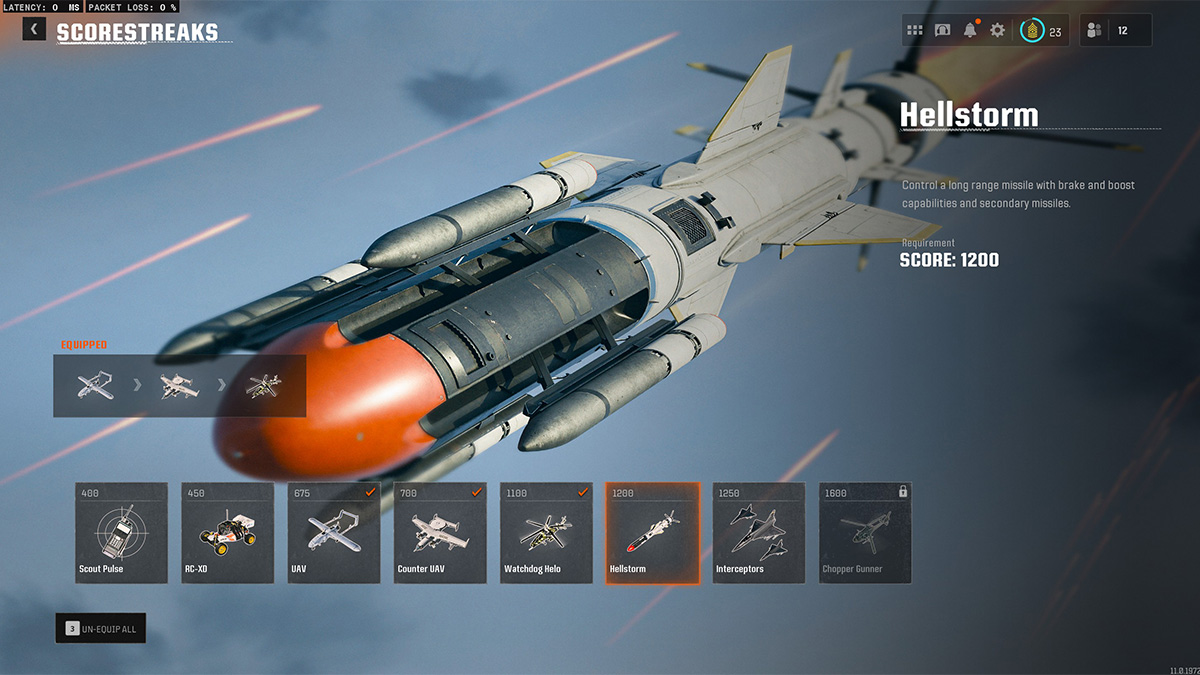
Task: Pick the Counter UAV scorestreak
Action: coord(440,533)
